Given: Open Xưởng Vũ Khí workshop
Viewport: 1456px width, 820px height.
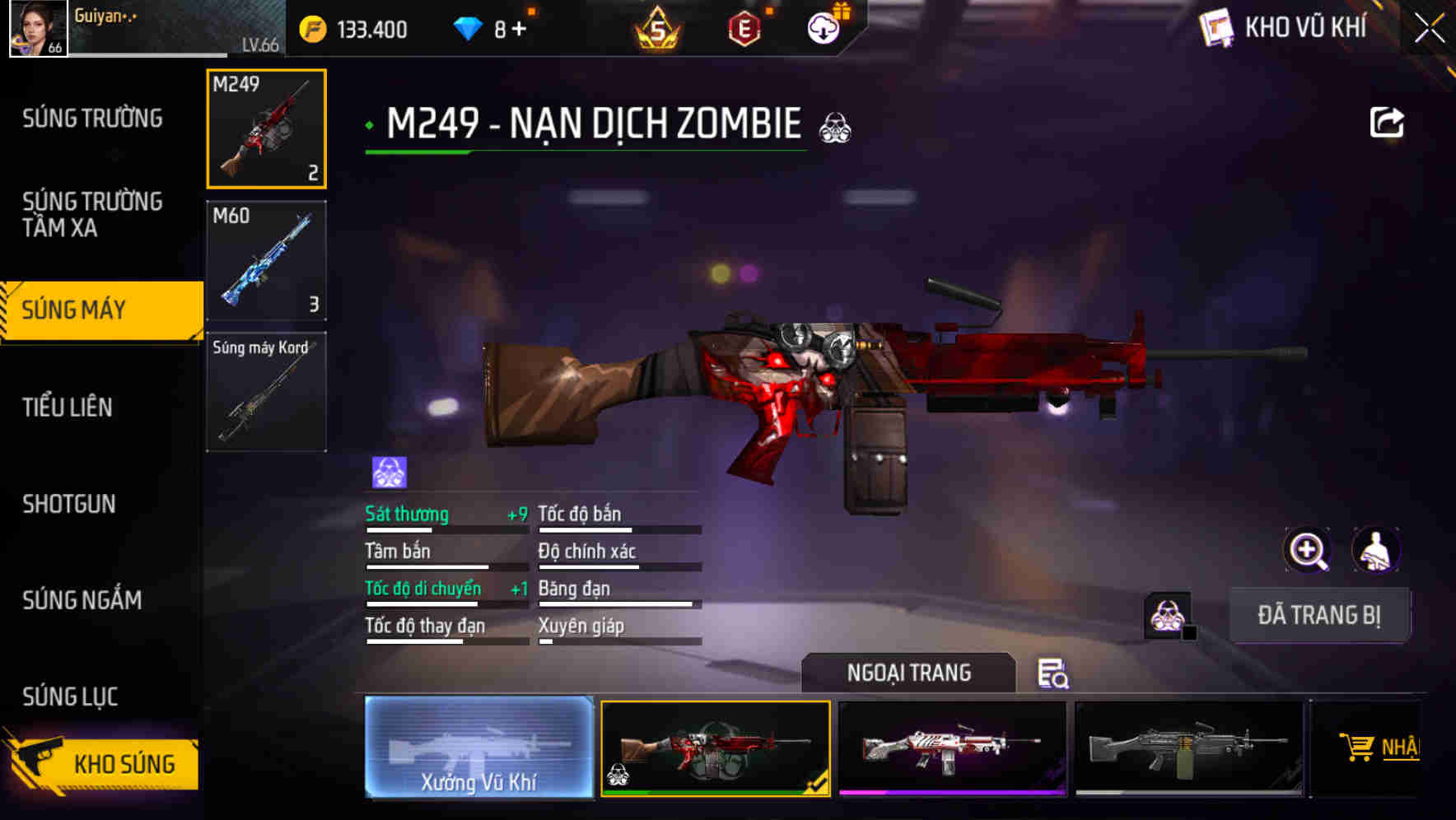Looking at the screenshot, I should [x=478, y=749].
